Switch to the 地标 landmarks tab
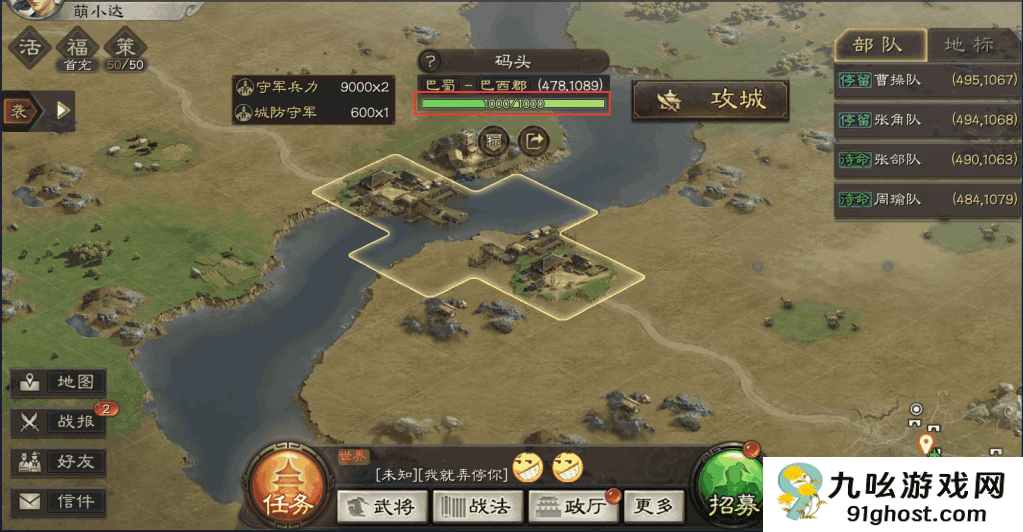 tap(969, 45)
